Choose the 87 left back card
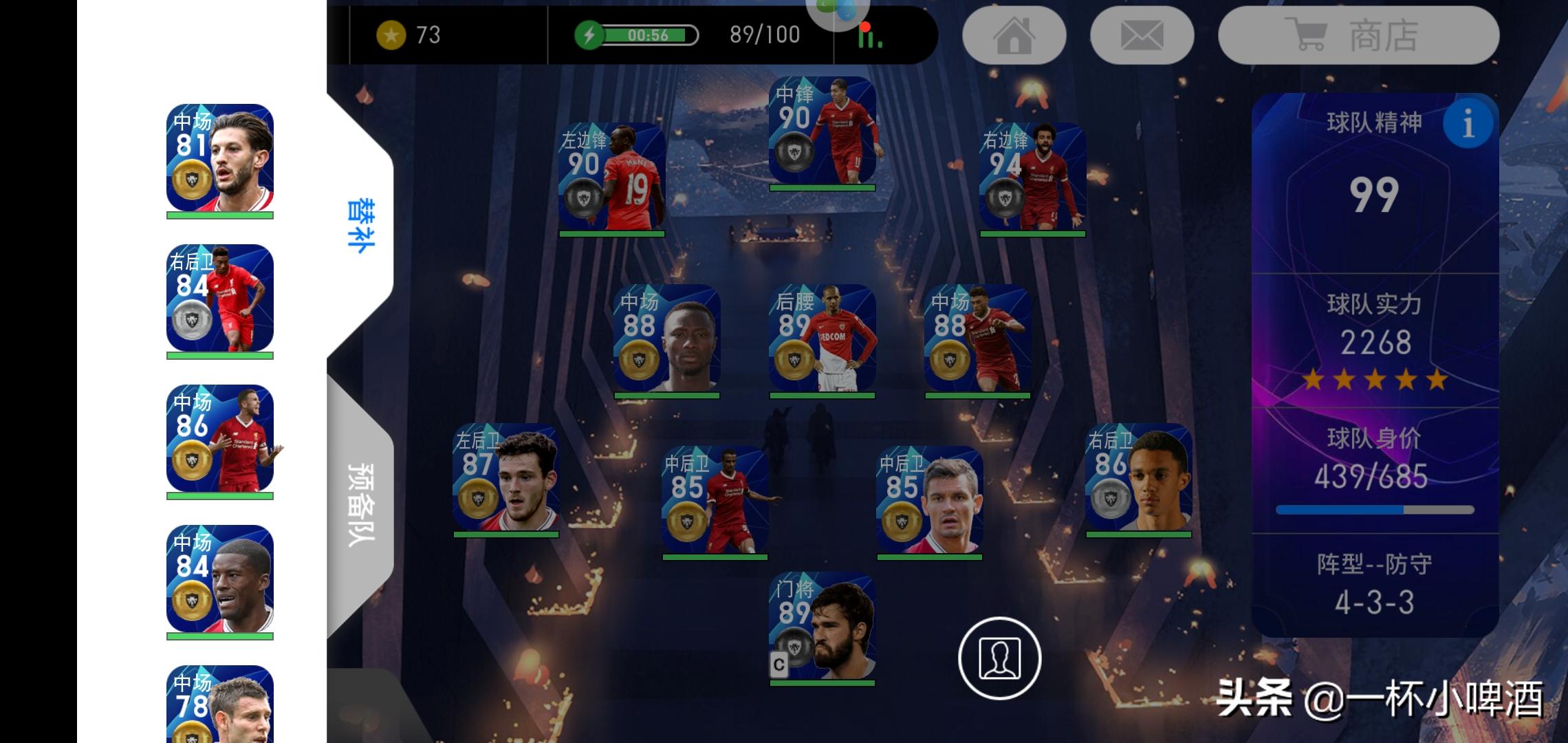The image size is (1568, 743). coord(505,477)
